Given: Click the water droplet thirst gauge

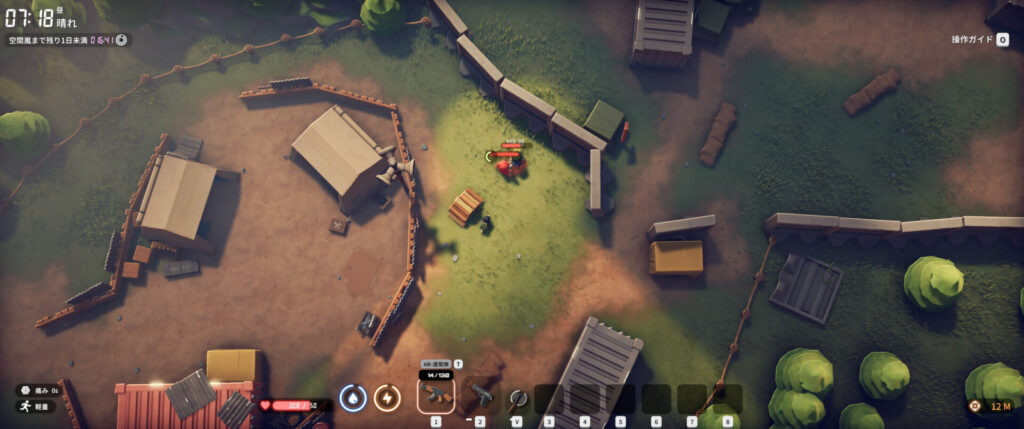Looking at the screenshot, I should [351, 398].
